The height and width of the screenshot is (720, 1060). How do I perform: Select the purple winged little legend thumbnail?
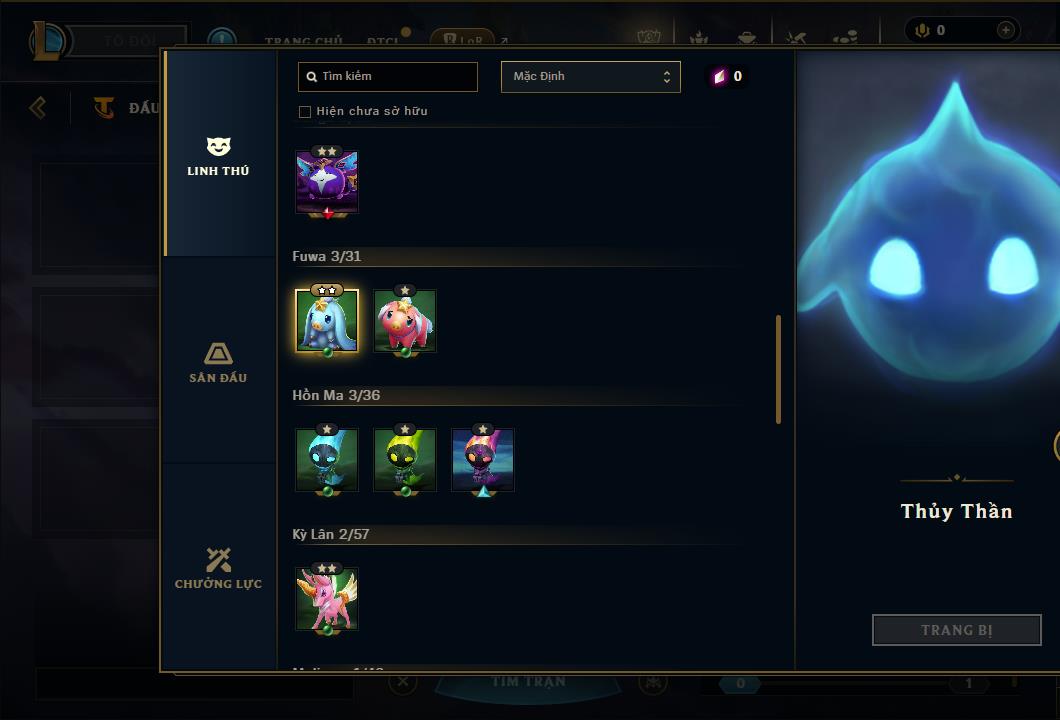tap(327, 182)
